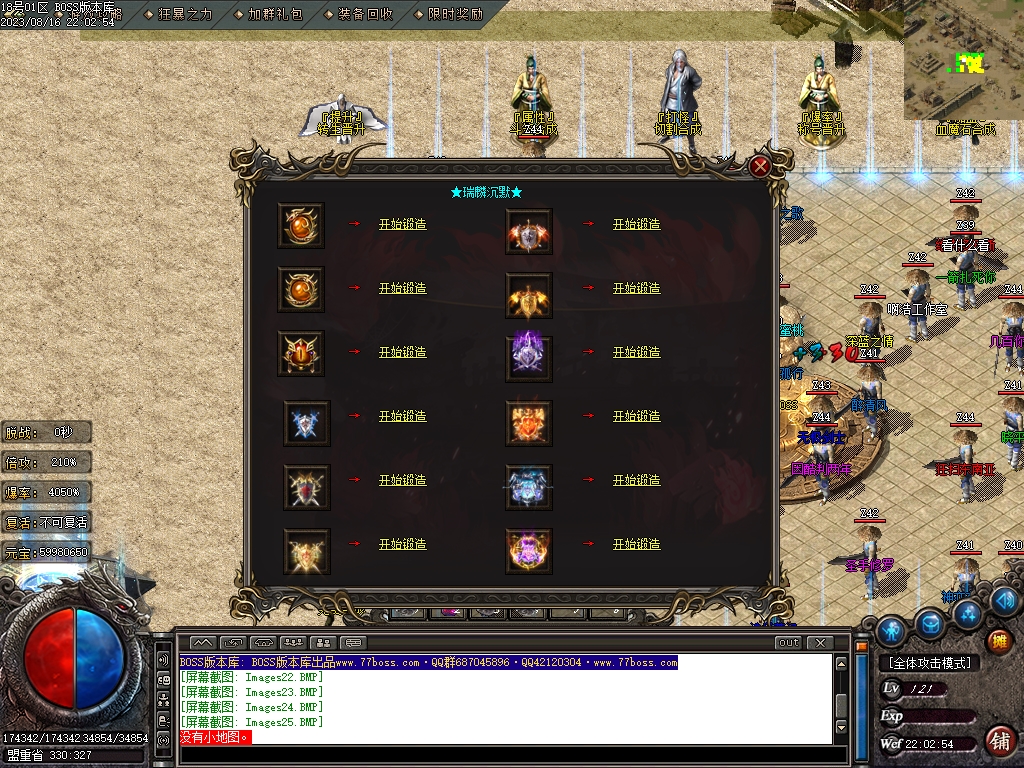Close the forging dialog with the red X

[760, 167]
